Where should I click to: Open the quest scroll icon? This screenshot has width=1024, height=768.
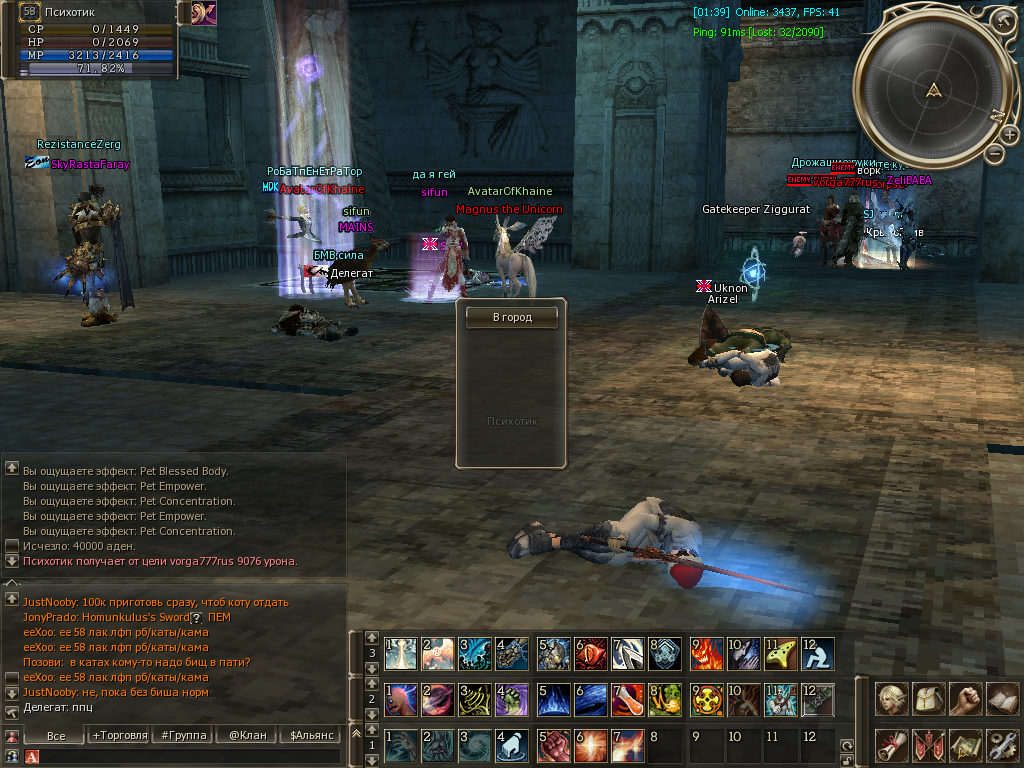[892, 745]
